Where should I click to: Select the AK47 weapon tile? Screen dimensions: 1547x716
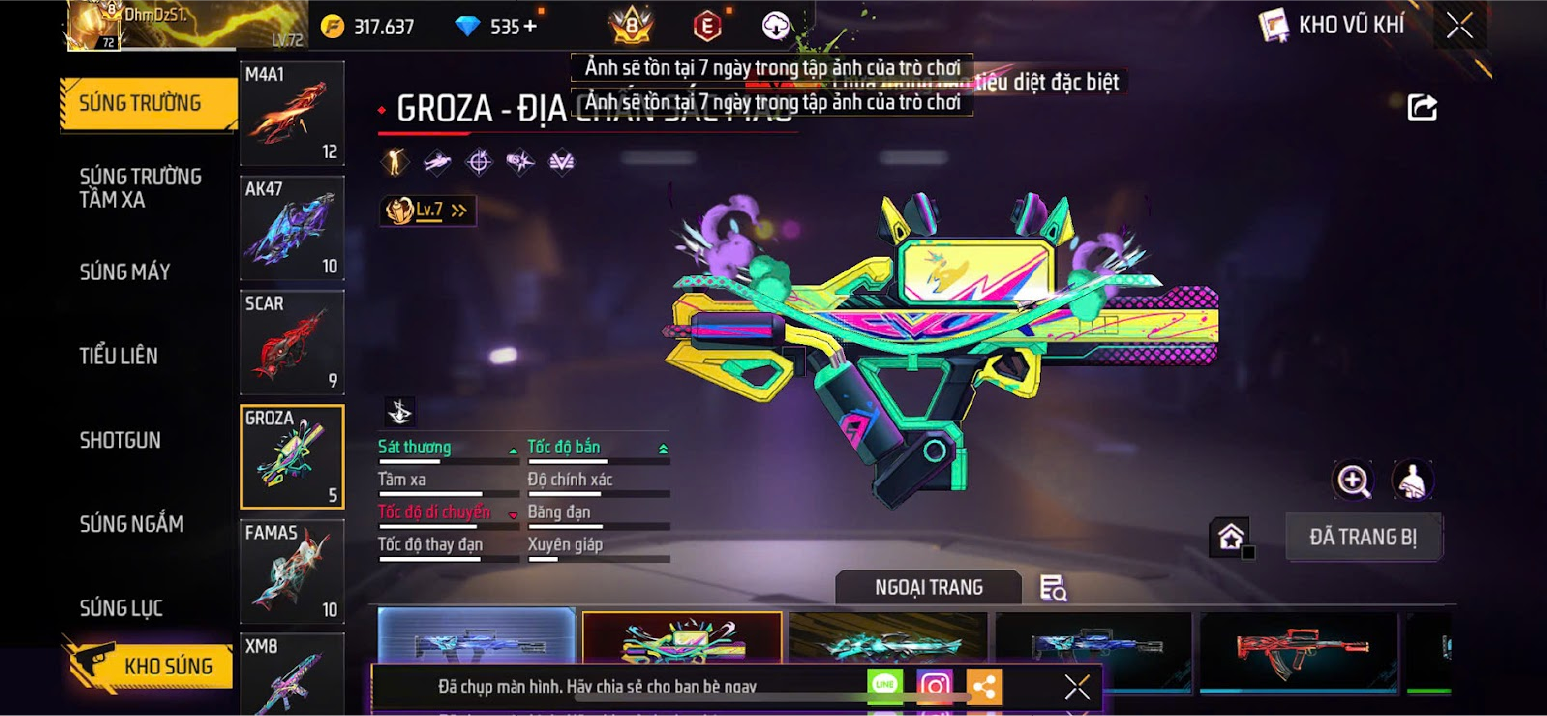point(292,228)
